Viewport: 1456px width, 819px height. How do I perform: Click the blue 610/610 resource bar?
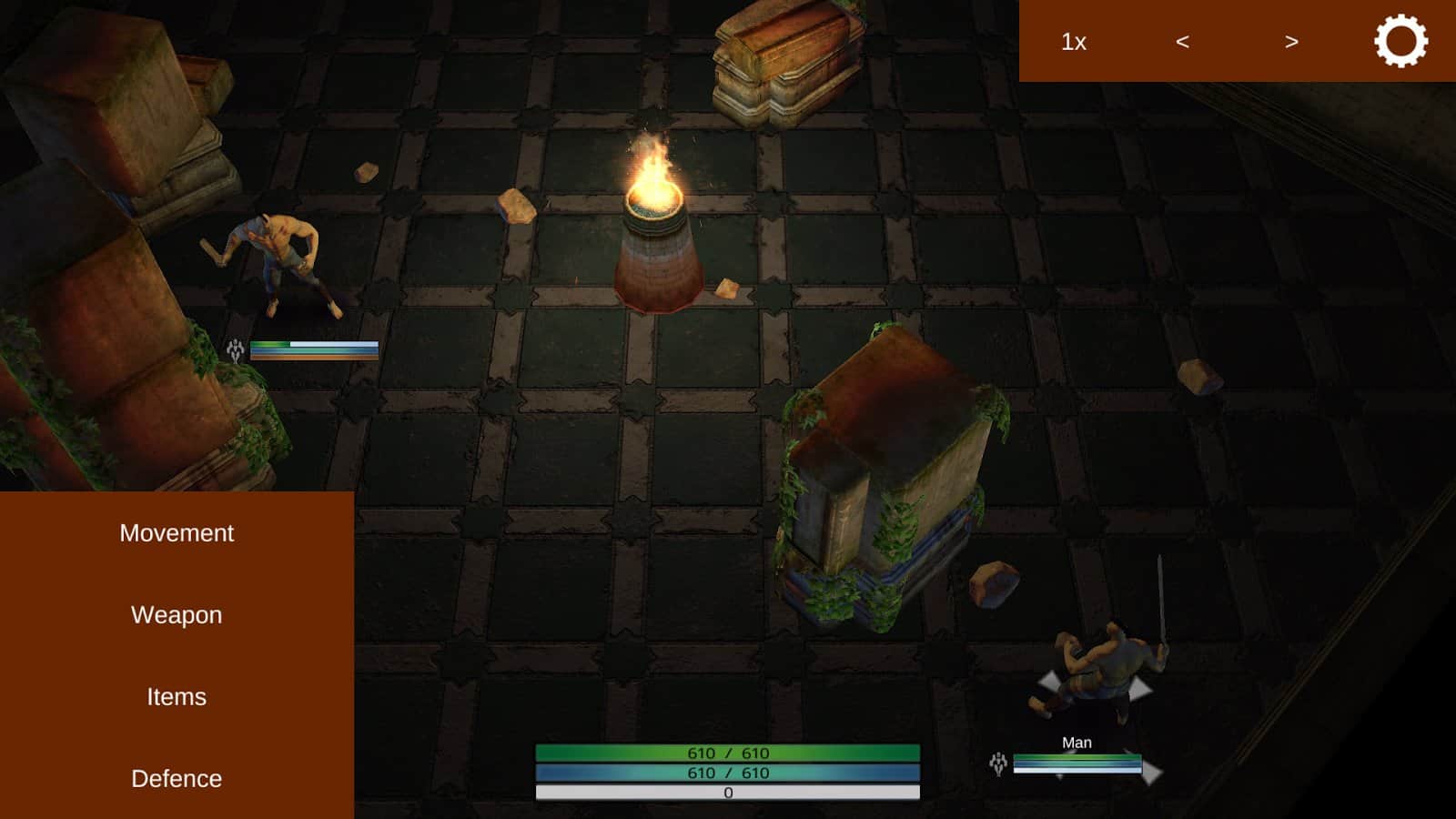728,775
